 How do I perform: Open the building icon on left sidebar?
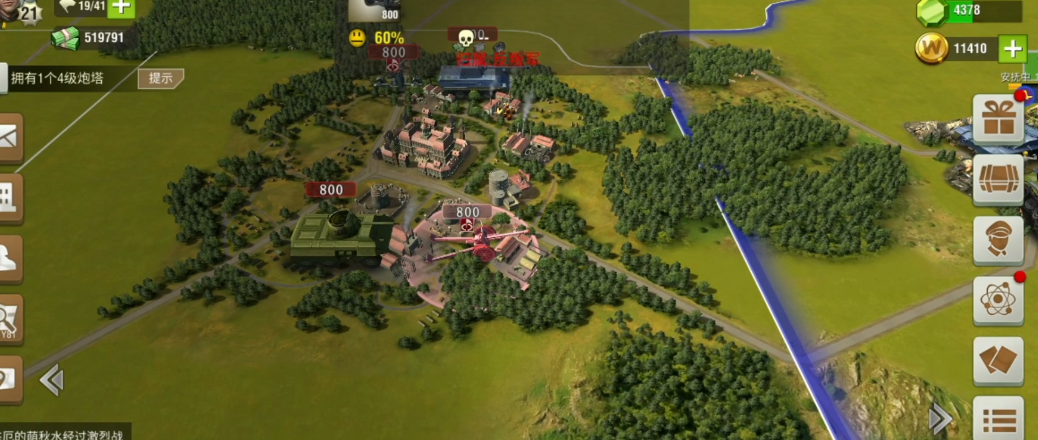click(9, 197)
